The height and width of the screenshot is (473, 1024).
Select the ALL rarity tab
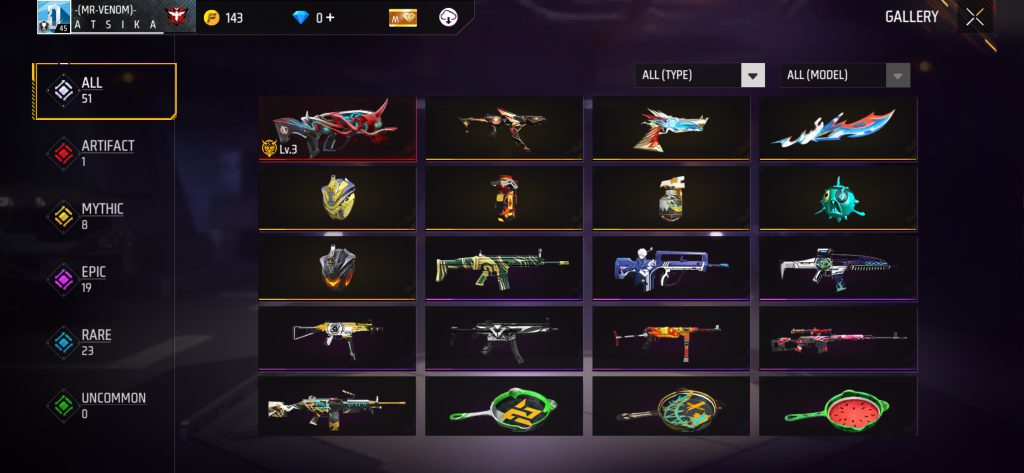[104, 90]
